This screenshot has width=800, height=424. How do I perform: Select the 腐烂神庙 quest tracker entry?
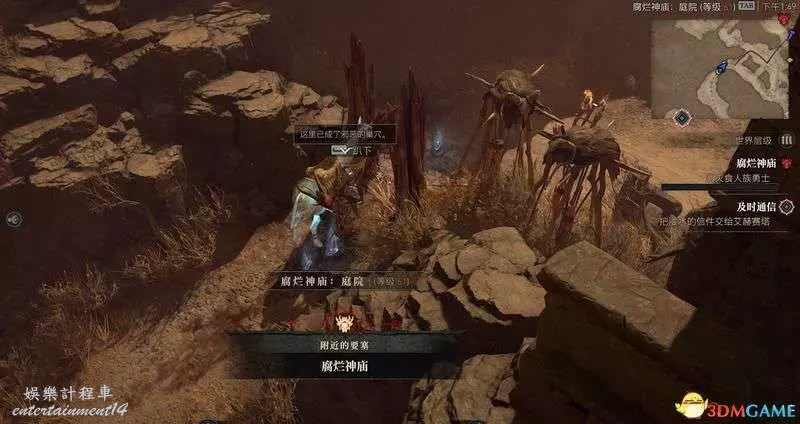(x=756, y=162)
